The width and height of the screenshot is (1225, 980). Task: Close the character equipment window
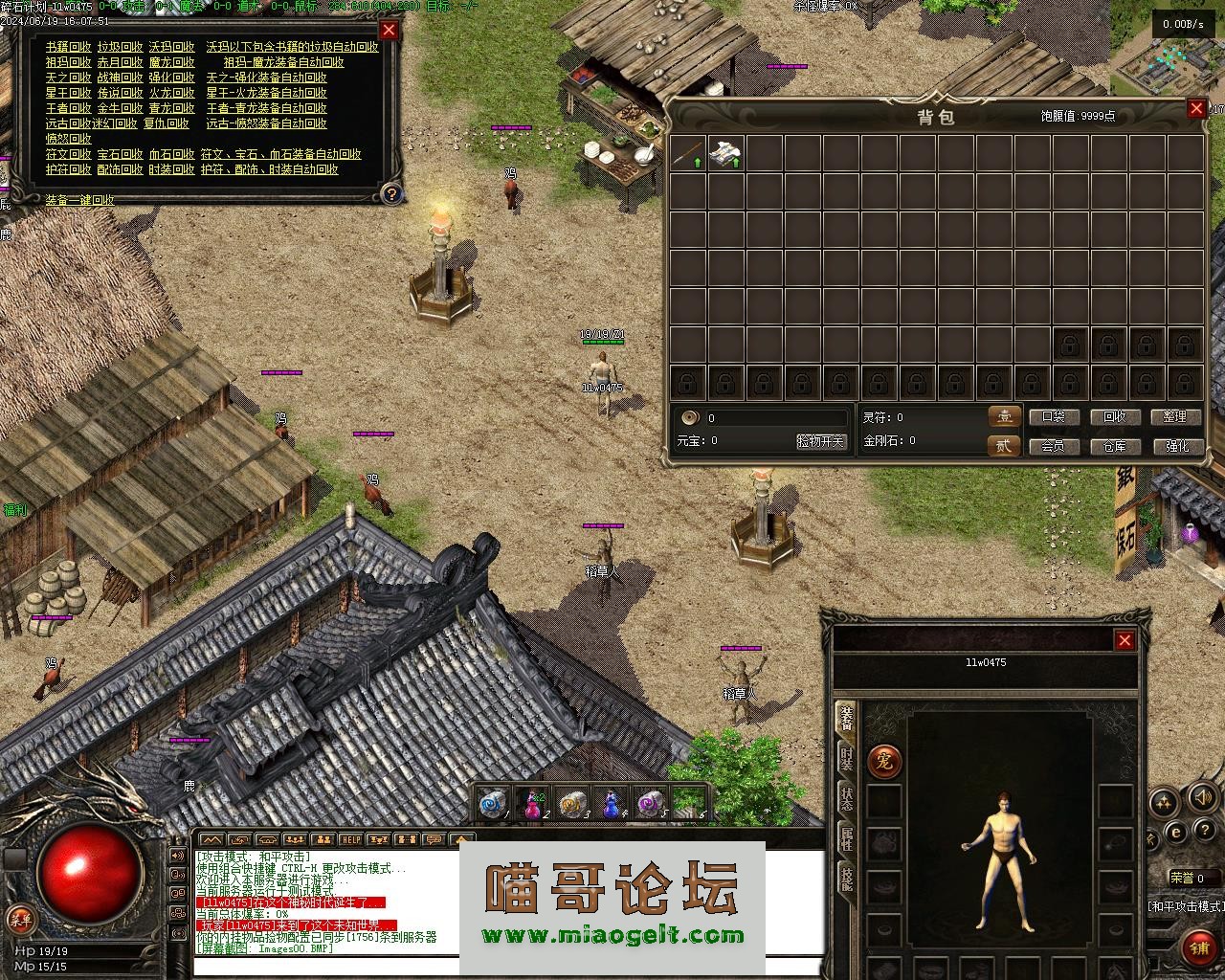[1125, 640]
